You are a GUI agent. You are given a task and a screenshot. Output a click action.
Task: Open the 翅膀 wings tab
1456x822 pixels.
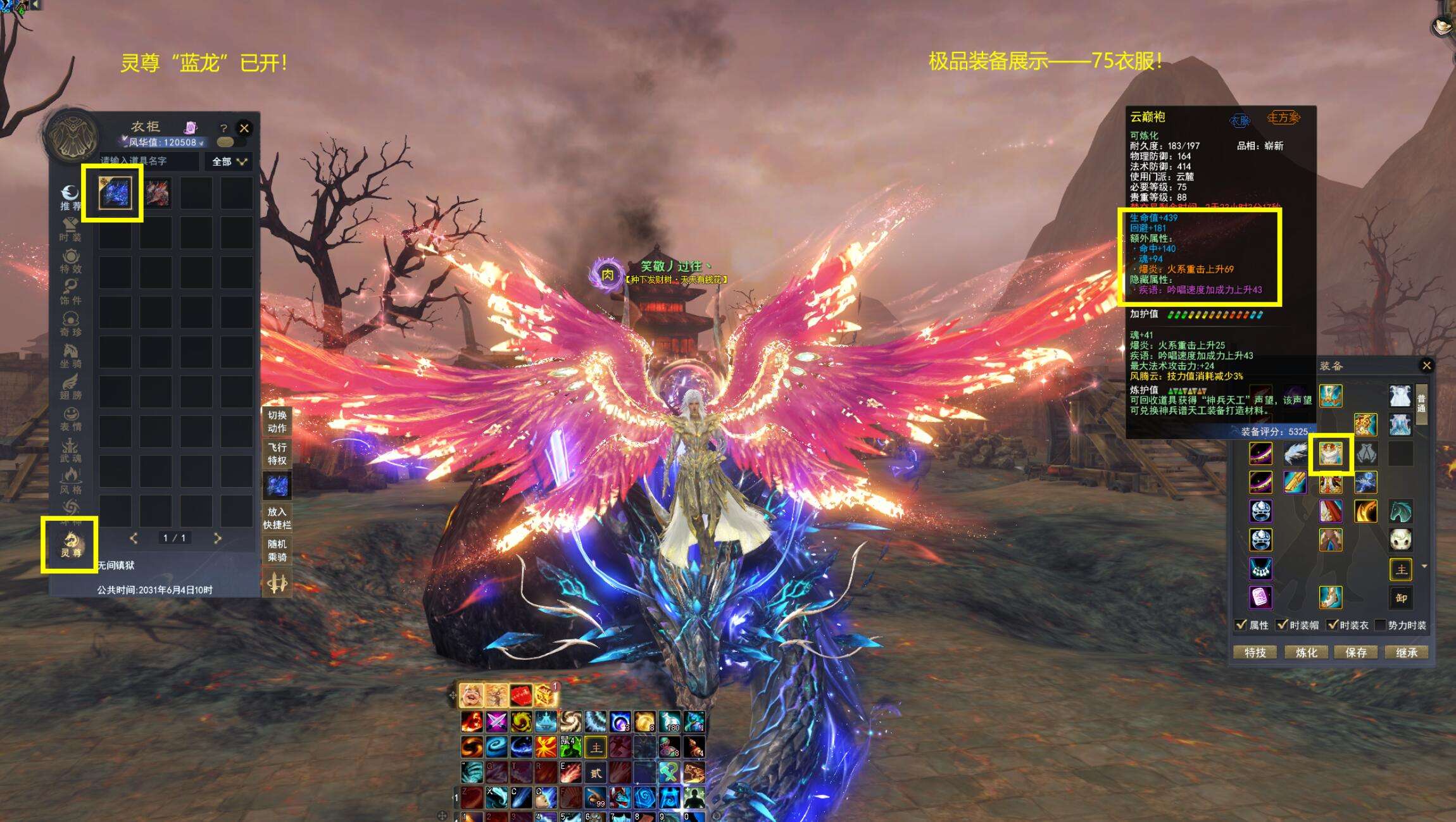tap(70, 387)
